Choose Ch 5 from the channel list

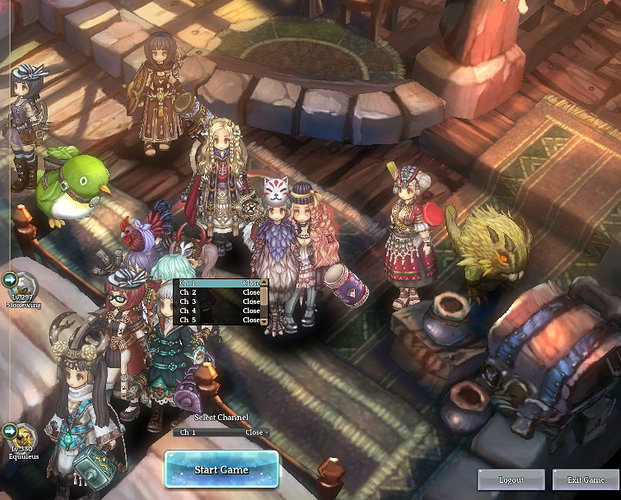(210, 320)
